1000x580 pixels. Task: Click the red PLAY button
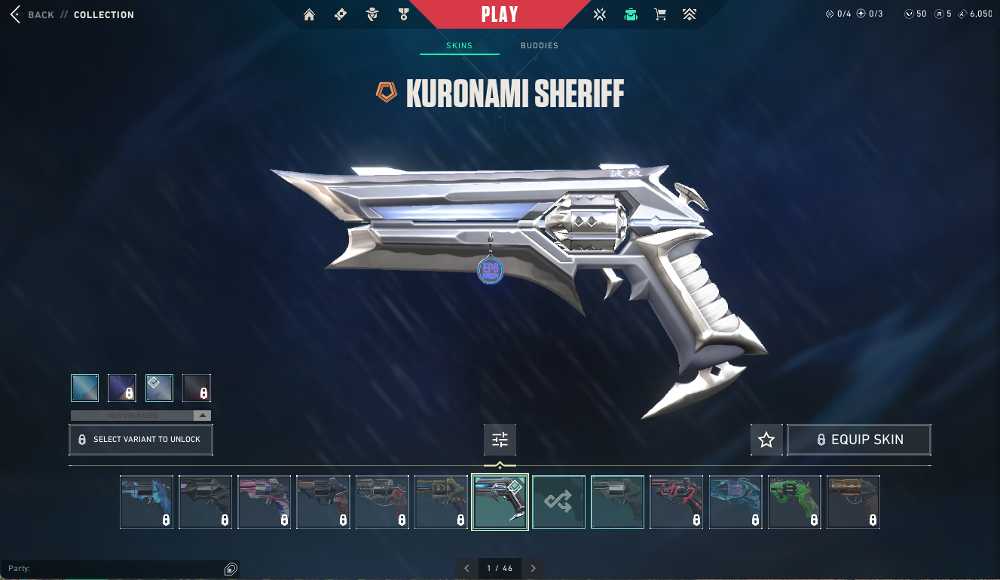(499, 15)
